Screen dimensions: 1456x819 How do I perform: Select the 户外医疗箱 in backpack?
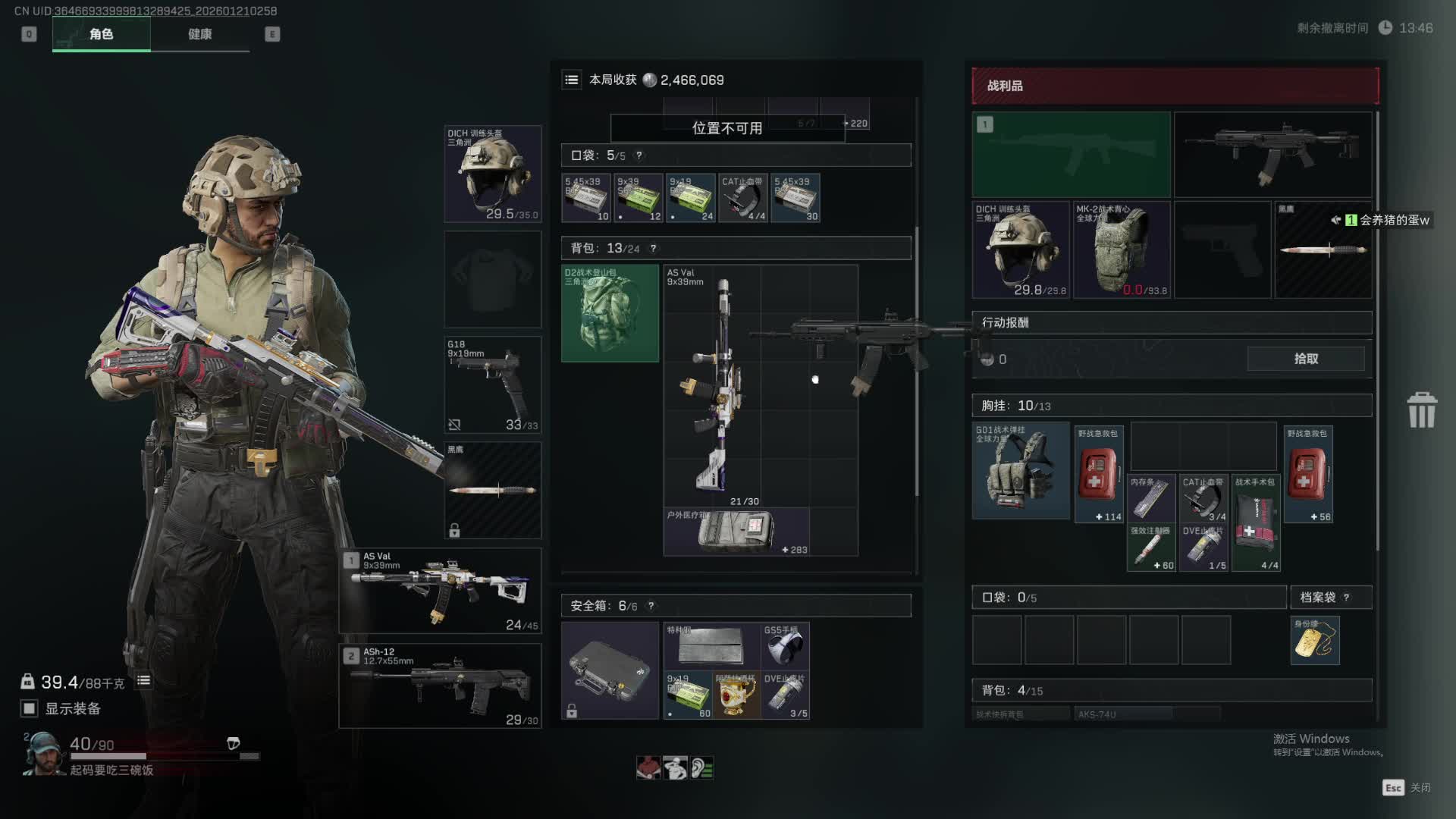(736, 532)
